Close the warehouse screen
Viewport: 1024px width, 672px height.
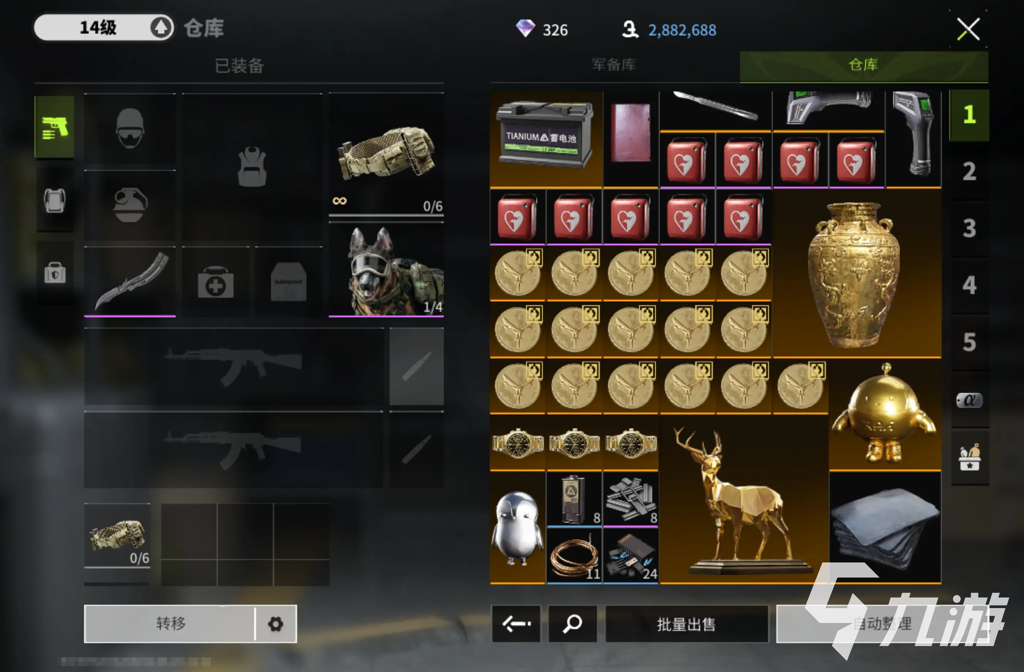coord(967,29)
